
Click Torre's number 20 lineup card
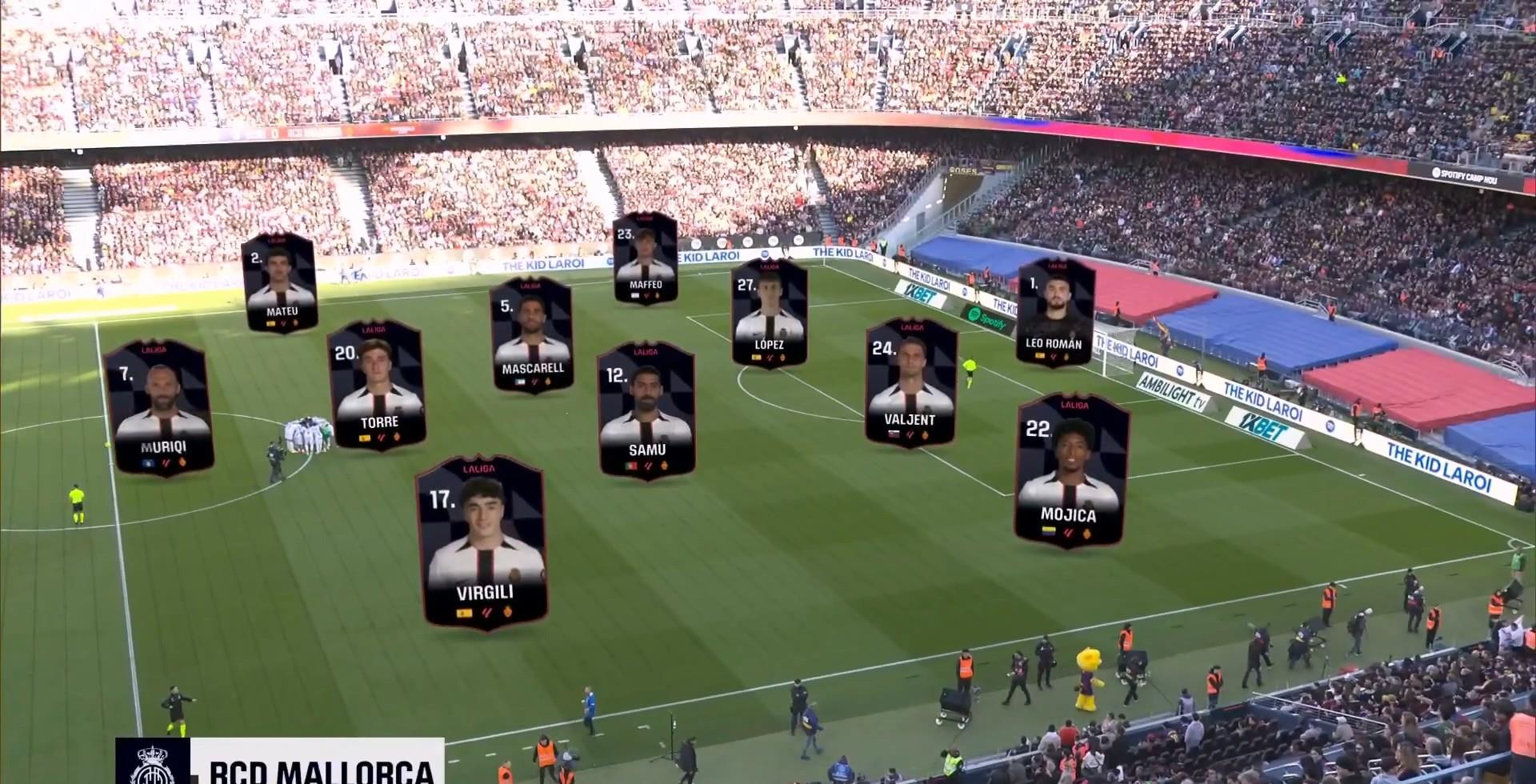click(377, 385)
